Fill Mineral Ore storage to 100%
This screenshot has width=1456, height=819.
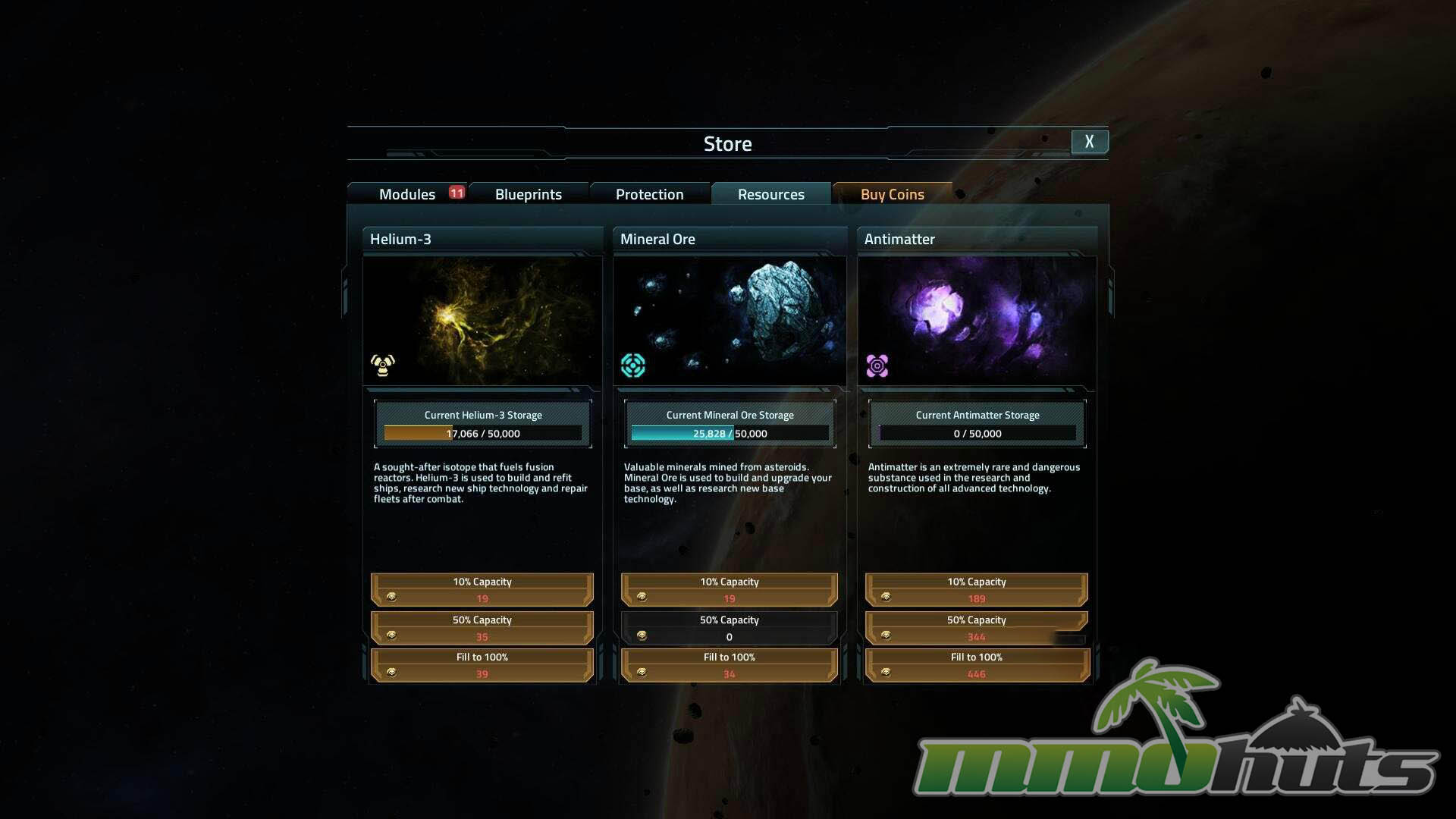coord(730,665)
